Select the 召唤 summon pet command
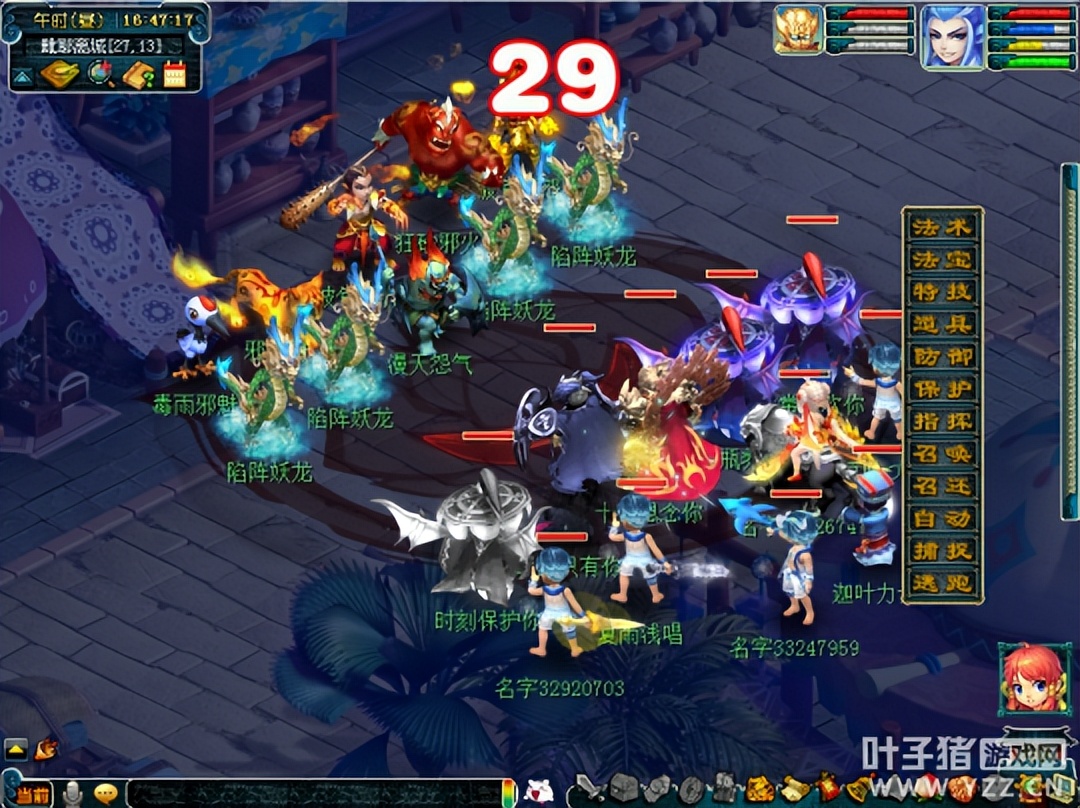The image size is (1080, 808). click(942, 452)
